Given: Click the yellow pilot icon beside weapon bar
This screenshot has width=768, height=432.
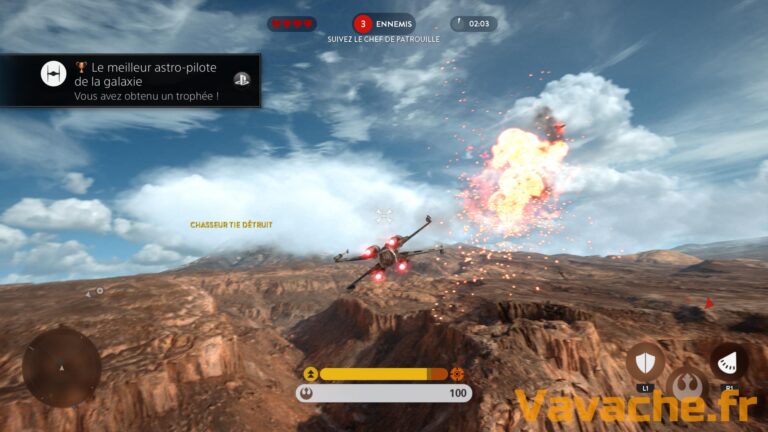Looking at the screenshot, I should (x=310, y=374).
